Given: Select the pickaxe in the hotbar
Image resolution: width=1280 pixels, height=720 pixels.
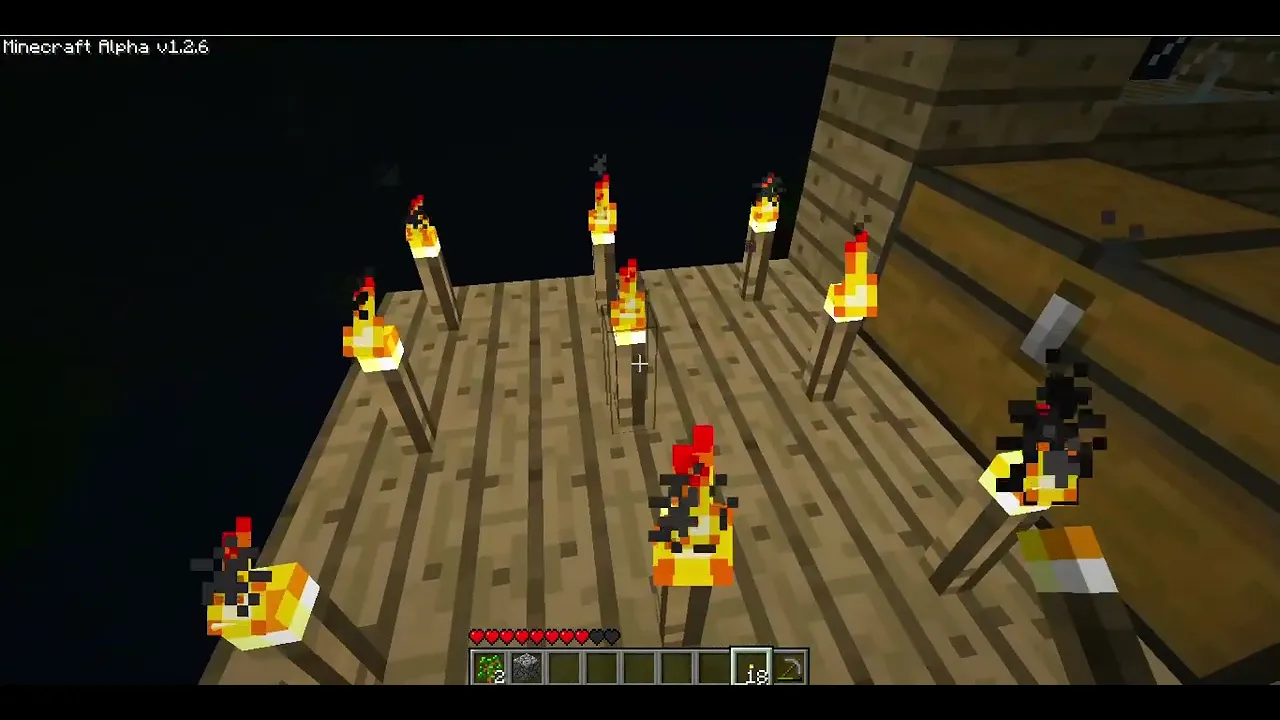Looking at the screenshot, I should [x=789, y=668].
